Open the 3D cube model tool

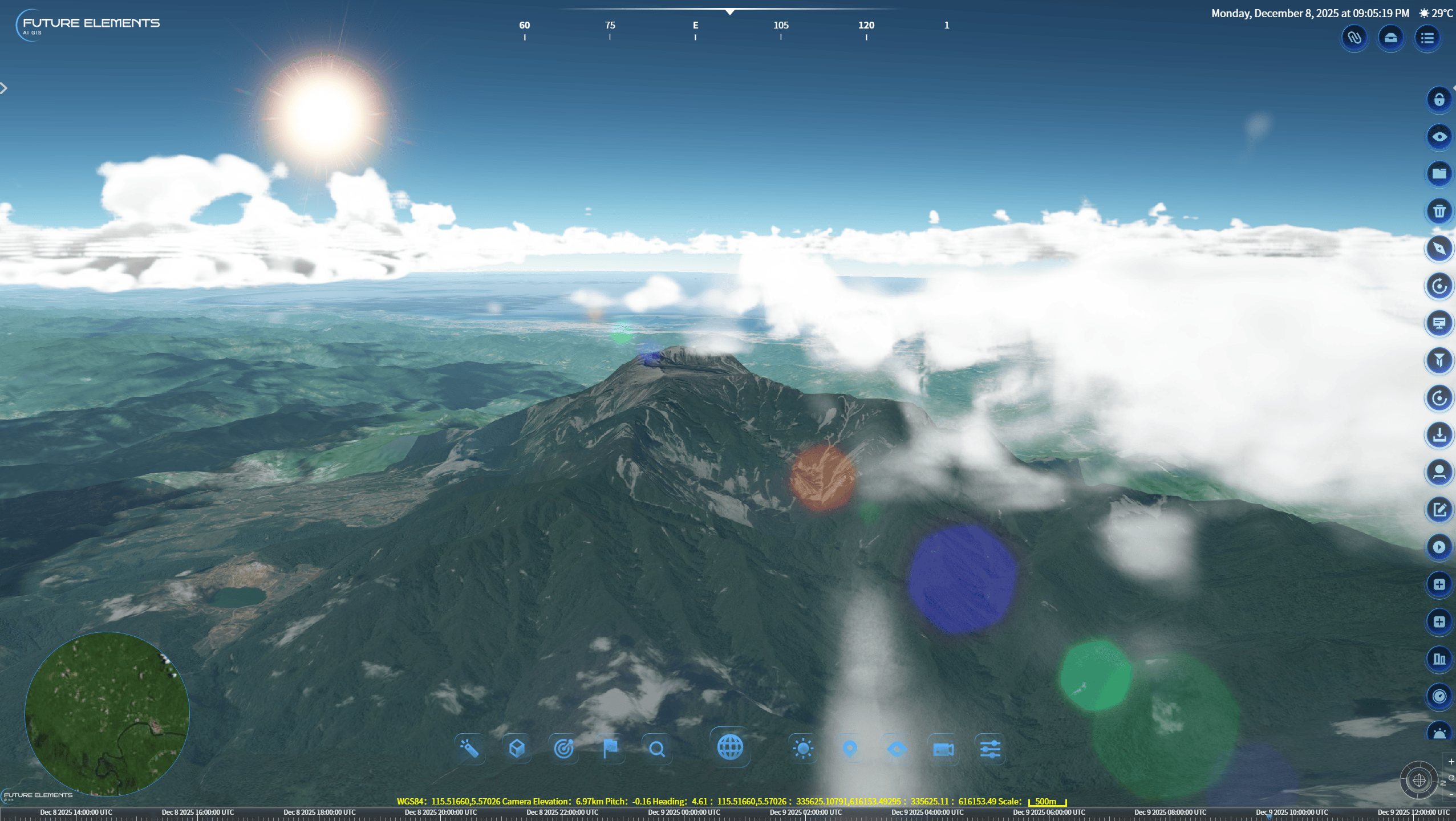tap(516, 749)
